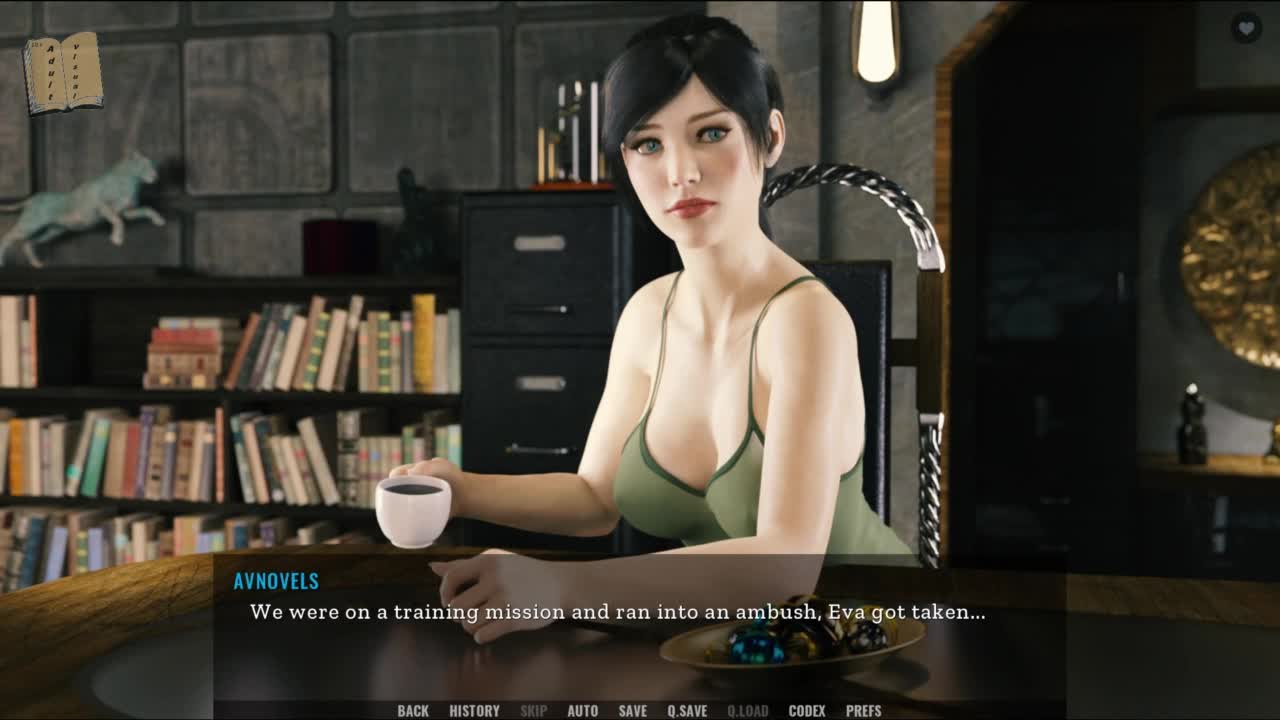Click the Adult Visual book logo

62,72
